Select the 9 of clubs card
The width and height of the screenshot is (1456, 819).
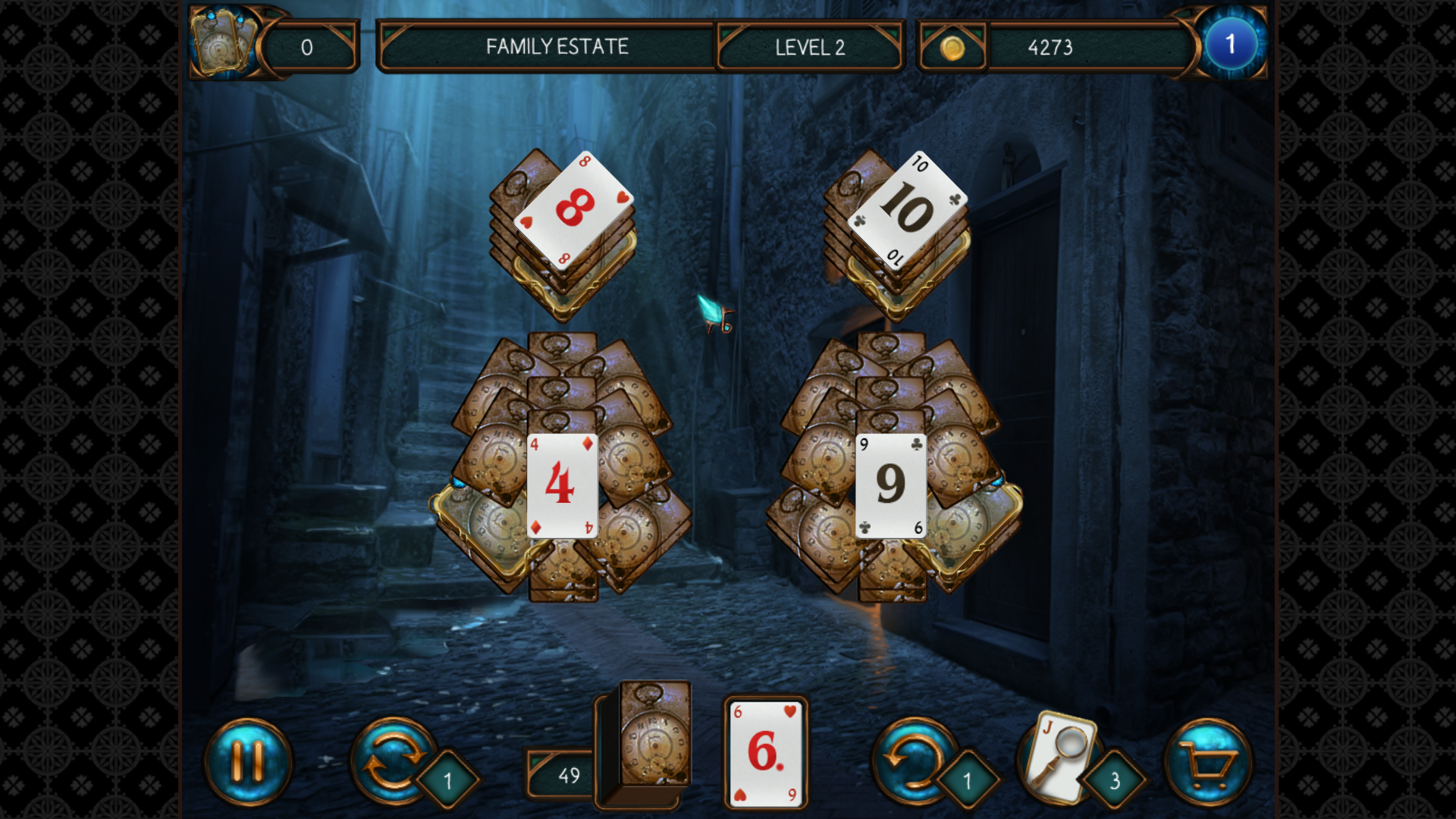tap(891, 484)
